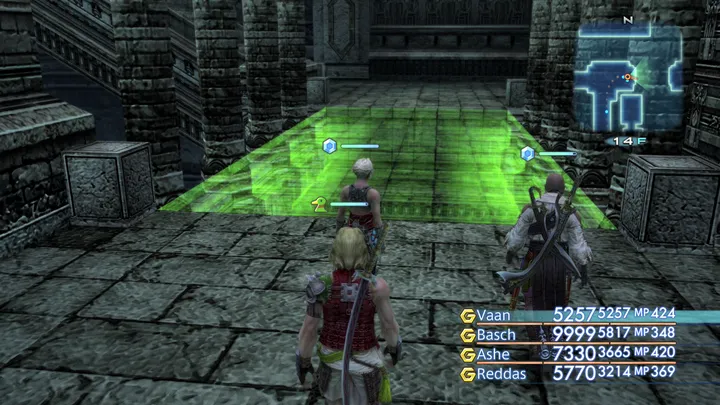Pick Reddas from the party list
The height and width of the screenshot is (405, 720).
click(x=501, y=374)
